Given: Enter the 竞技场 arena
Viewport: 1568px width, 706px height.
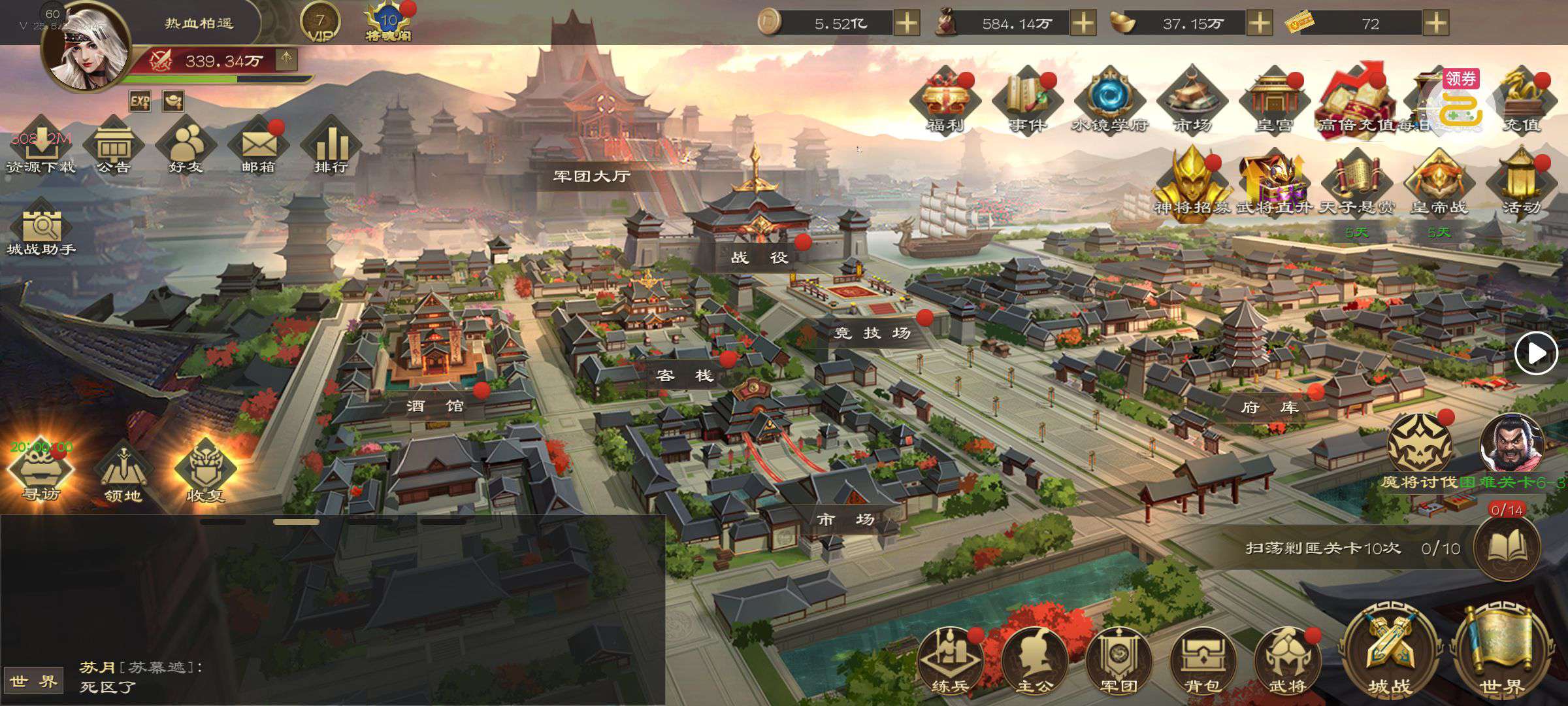Looking at the screenshot, I should coord(873,332).
